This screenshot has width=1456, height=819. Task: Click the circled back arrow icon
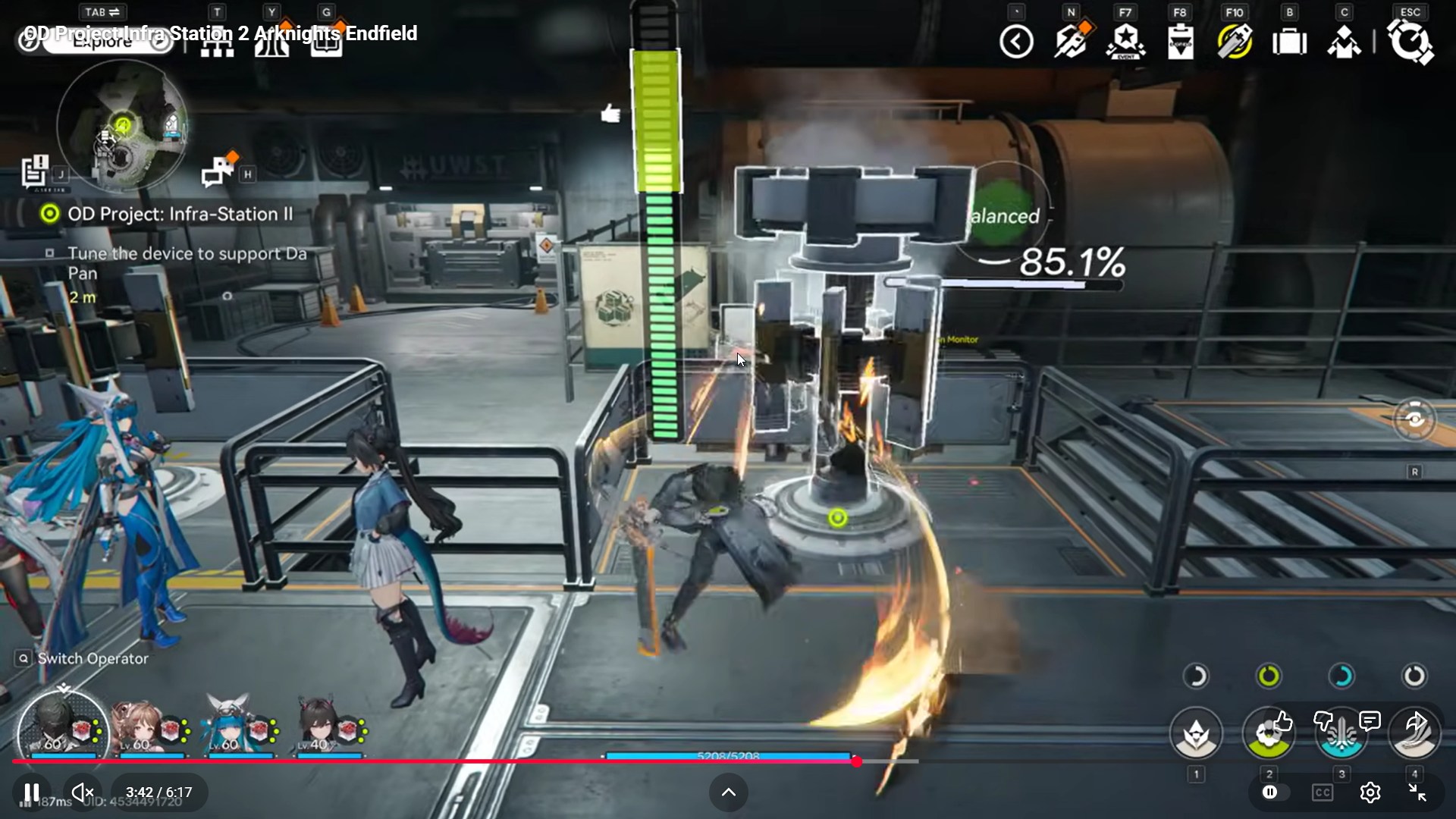coord(1016,42)
